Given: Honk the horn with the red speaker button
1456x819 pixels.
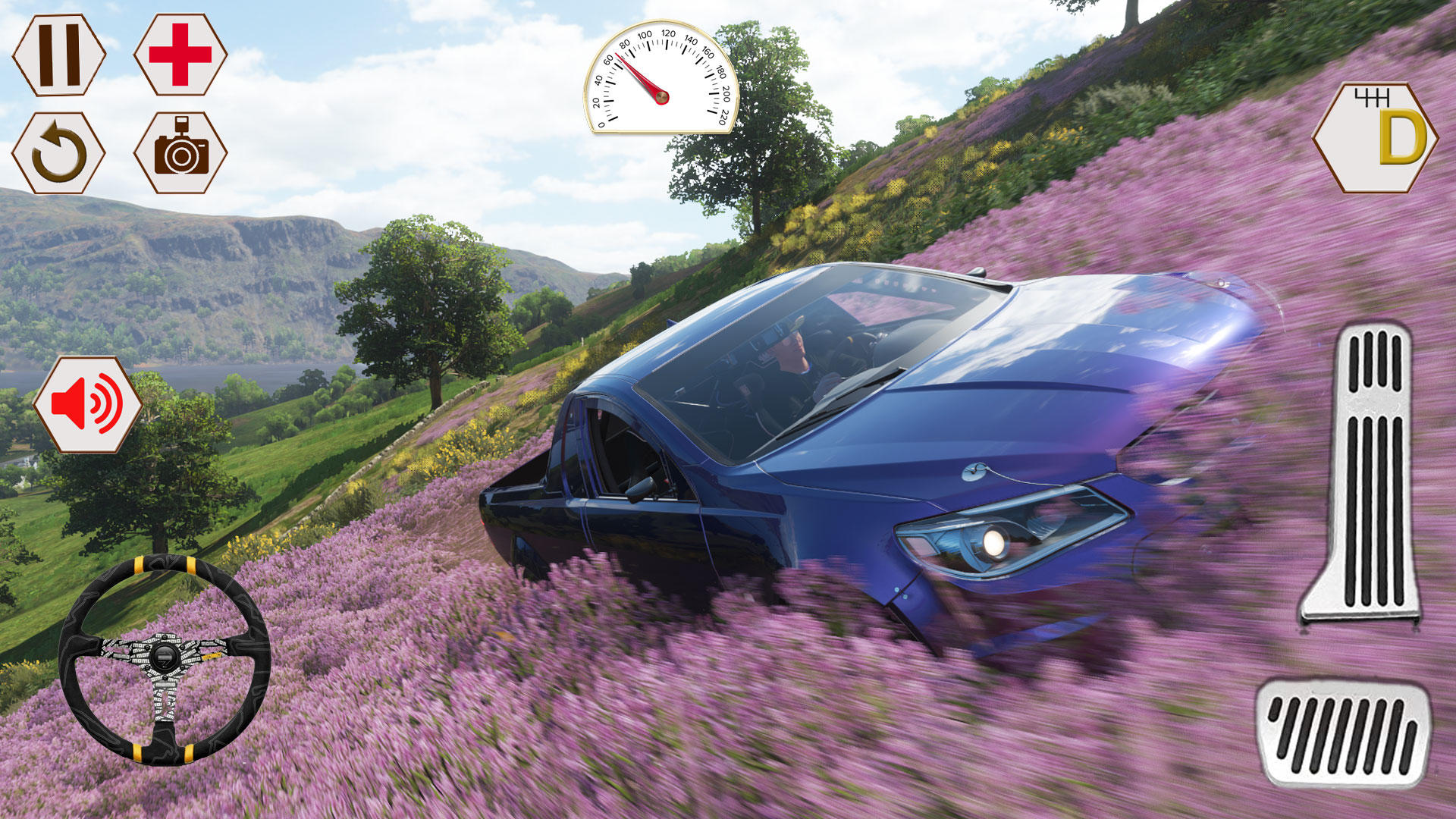Looking at the screenshot, I should [87, 405].
